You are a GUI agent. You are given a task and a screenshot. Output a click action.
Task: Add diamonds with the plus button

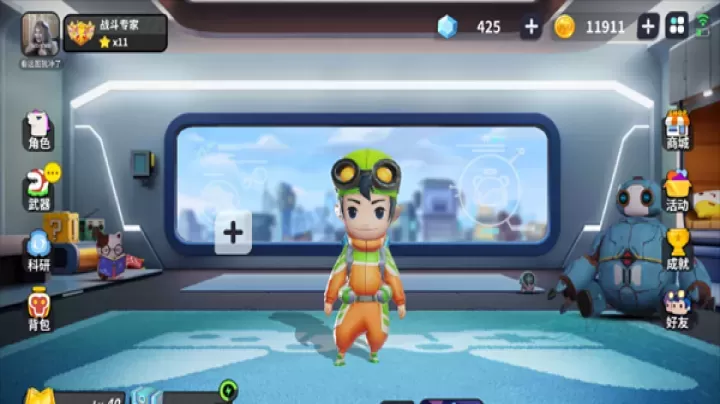[530, 27]
